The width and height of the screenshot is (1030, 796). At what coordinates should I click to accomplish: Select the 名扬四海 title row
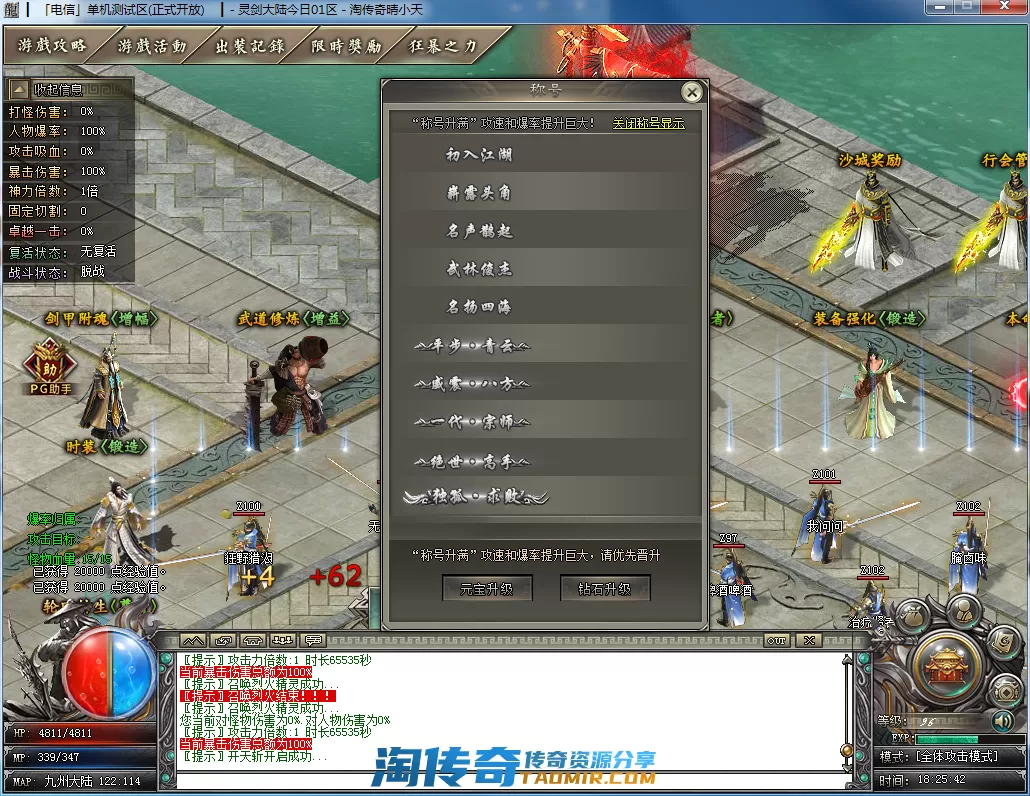479,307
